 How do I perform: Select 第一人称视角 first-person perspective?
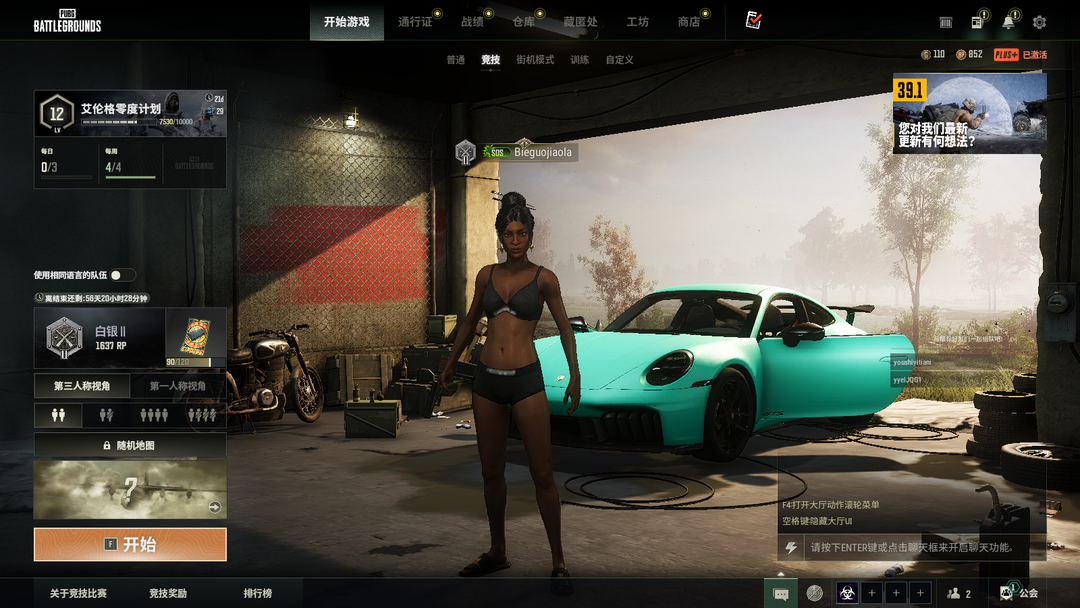[178, 386]
